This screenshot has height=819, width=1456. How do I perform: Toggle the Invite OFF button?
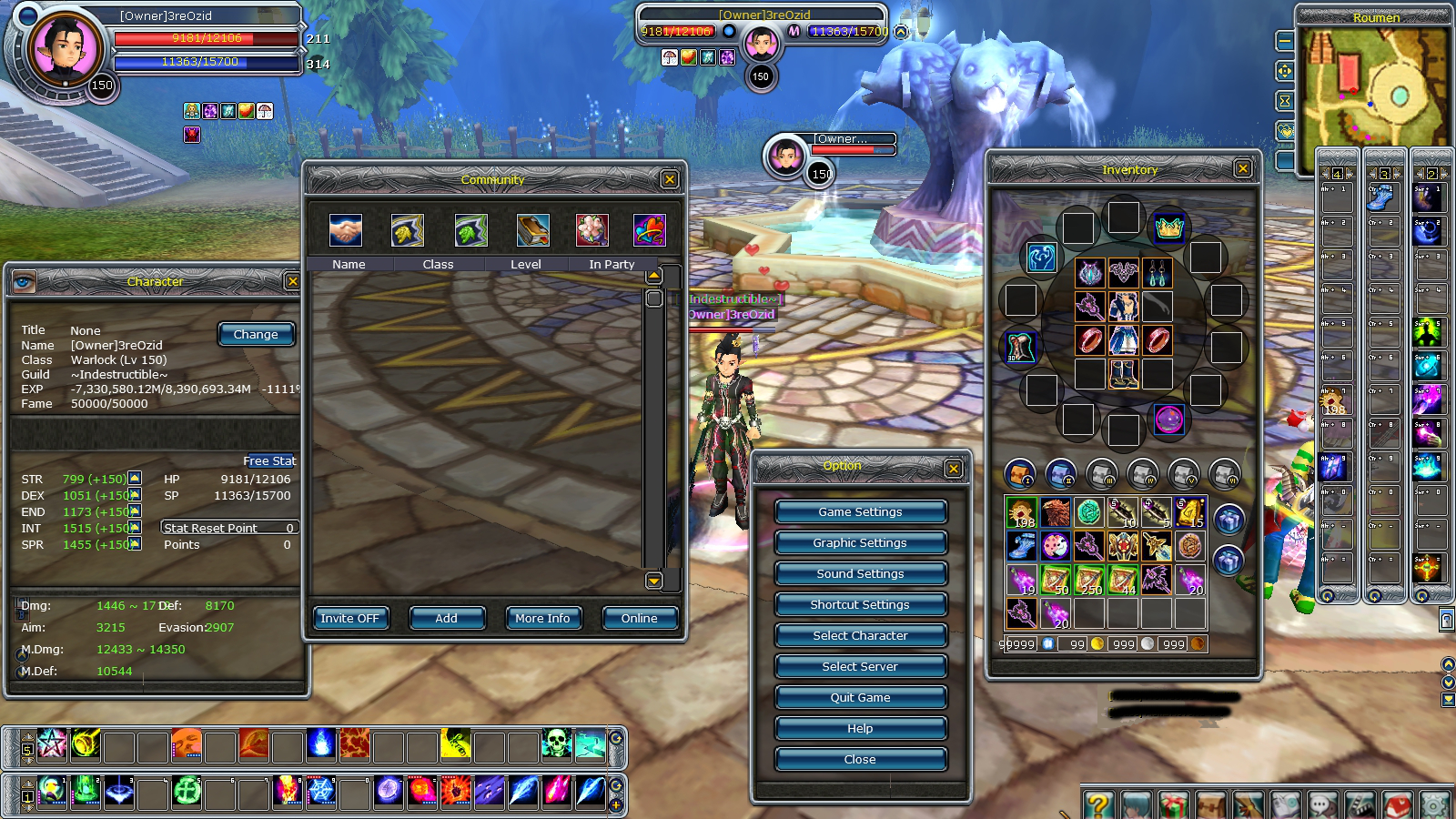(x=349, y=619)
